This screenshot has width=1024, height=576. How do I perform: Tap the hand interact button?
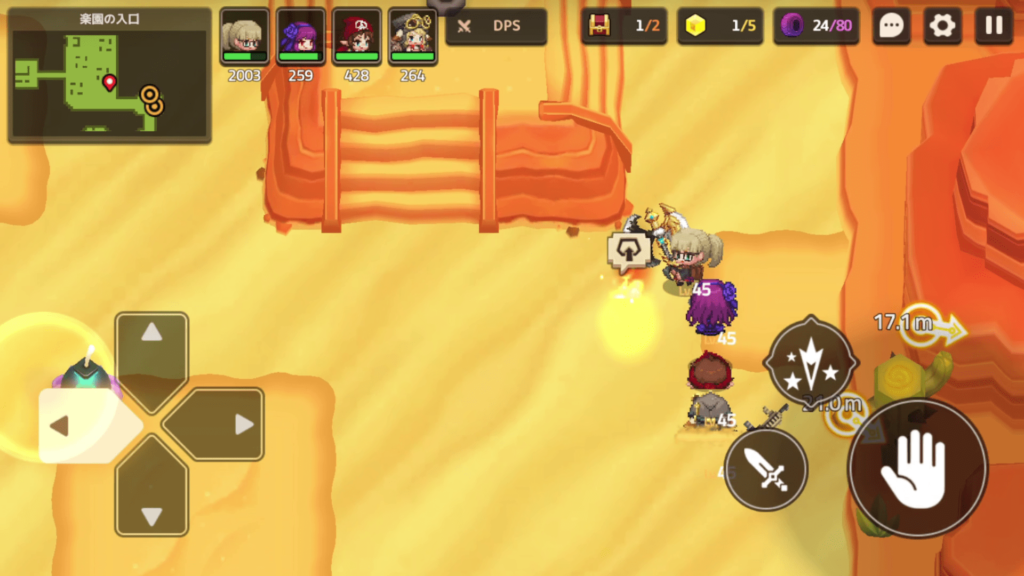916,468
